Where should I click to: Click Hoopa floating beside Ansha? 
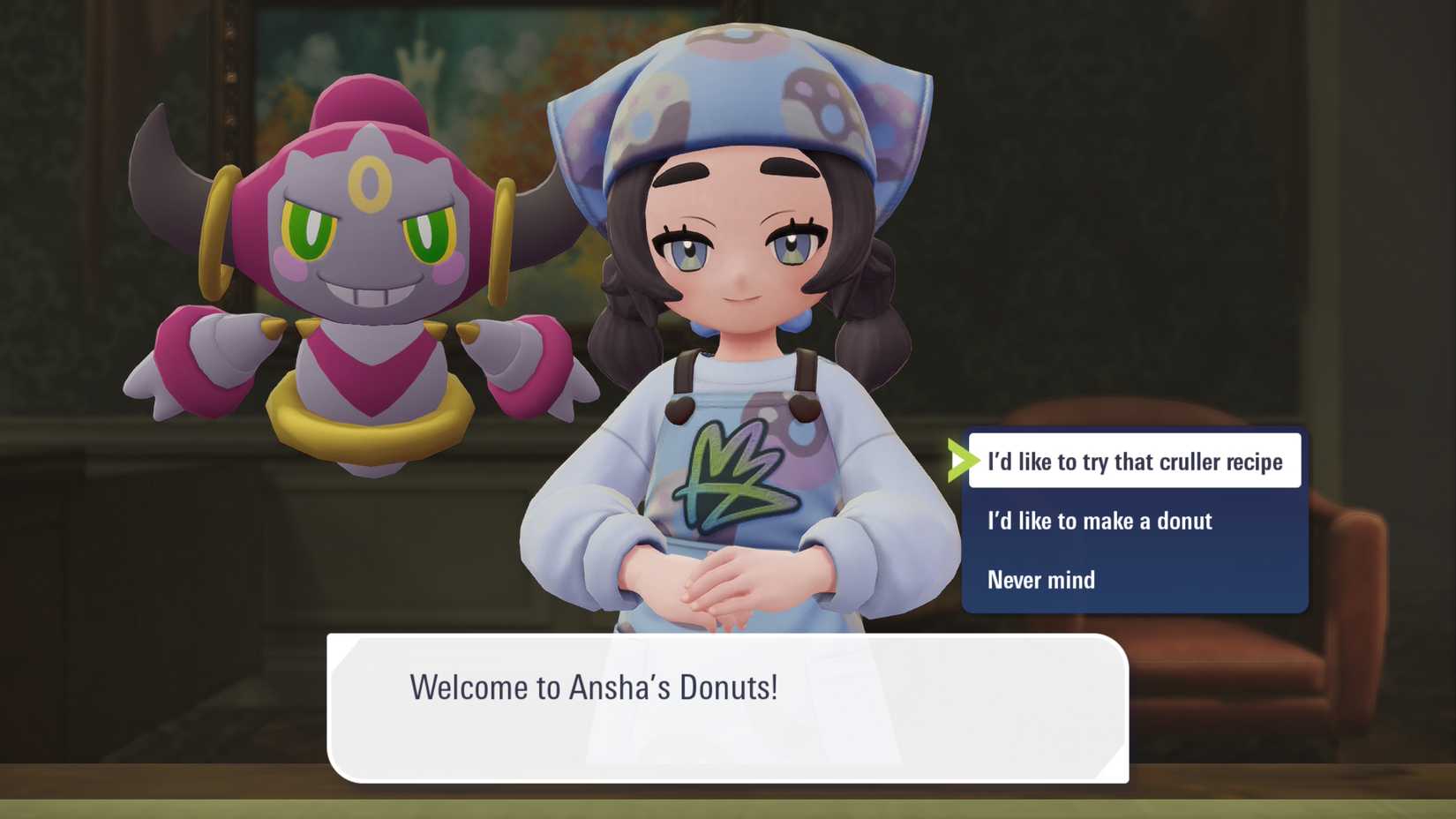pos(353,265)
